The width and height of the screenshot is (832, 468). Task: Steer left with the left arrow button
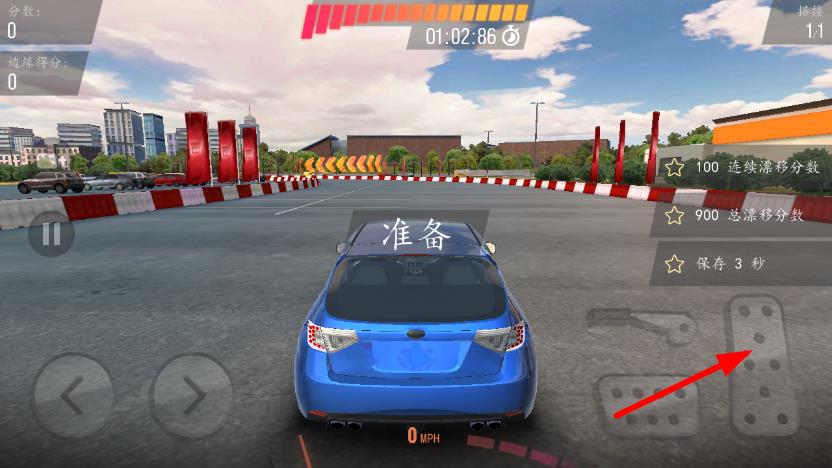click(73, 396)
